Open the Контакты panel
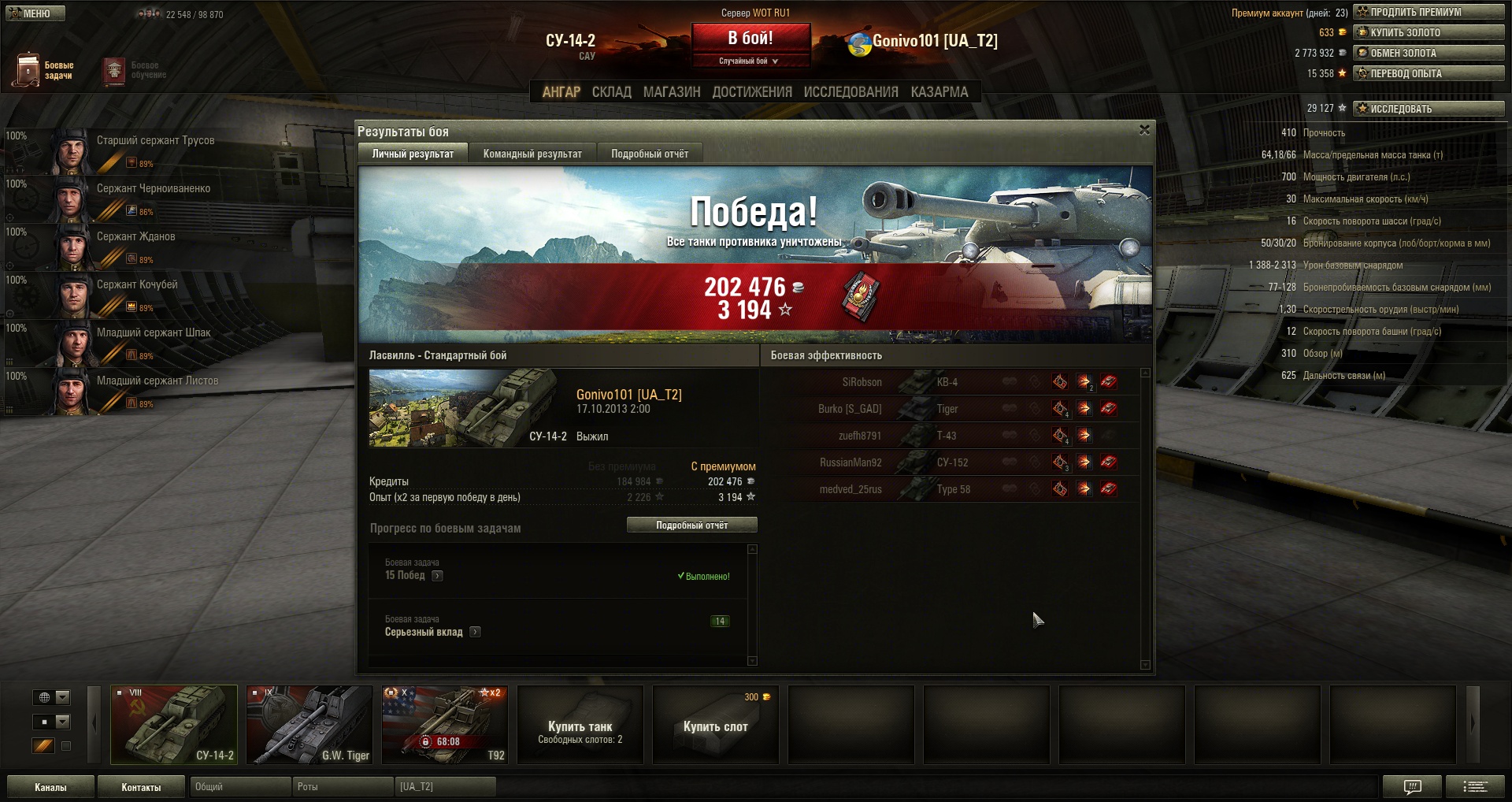1512x802 pixels. tap(141, 787)
